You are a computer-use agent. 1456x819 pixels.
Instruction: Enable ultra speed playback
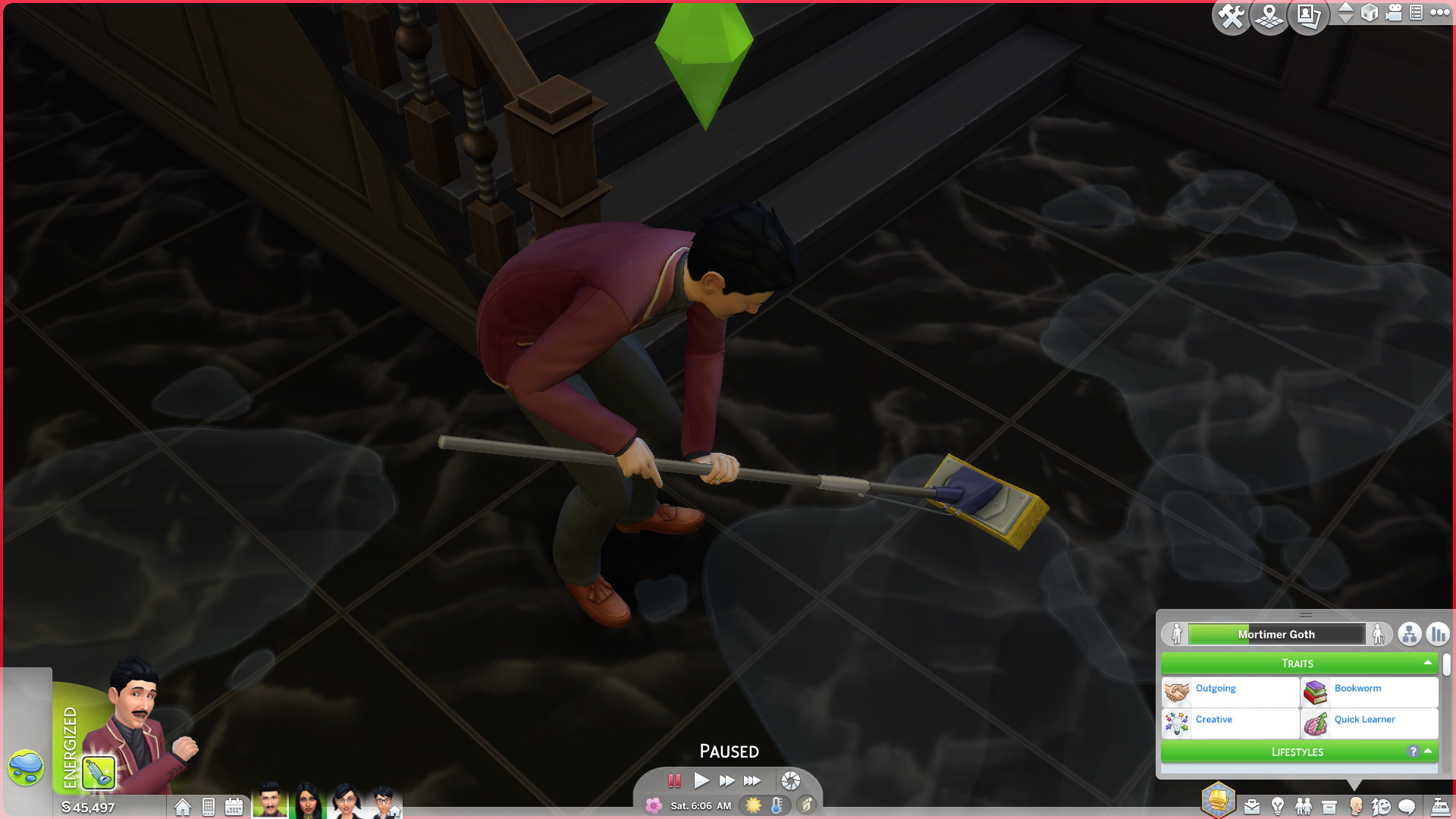coord(753,780)
